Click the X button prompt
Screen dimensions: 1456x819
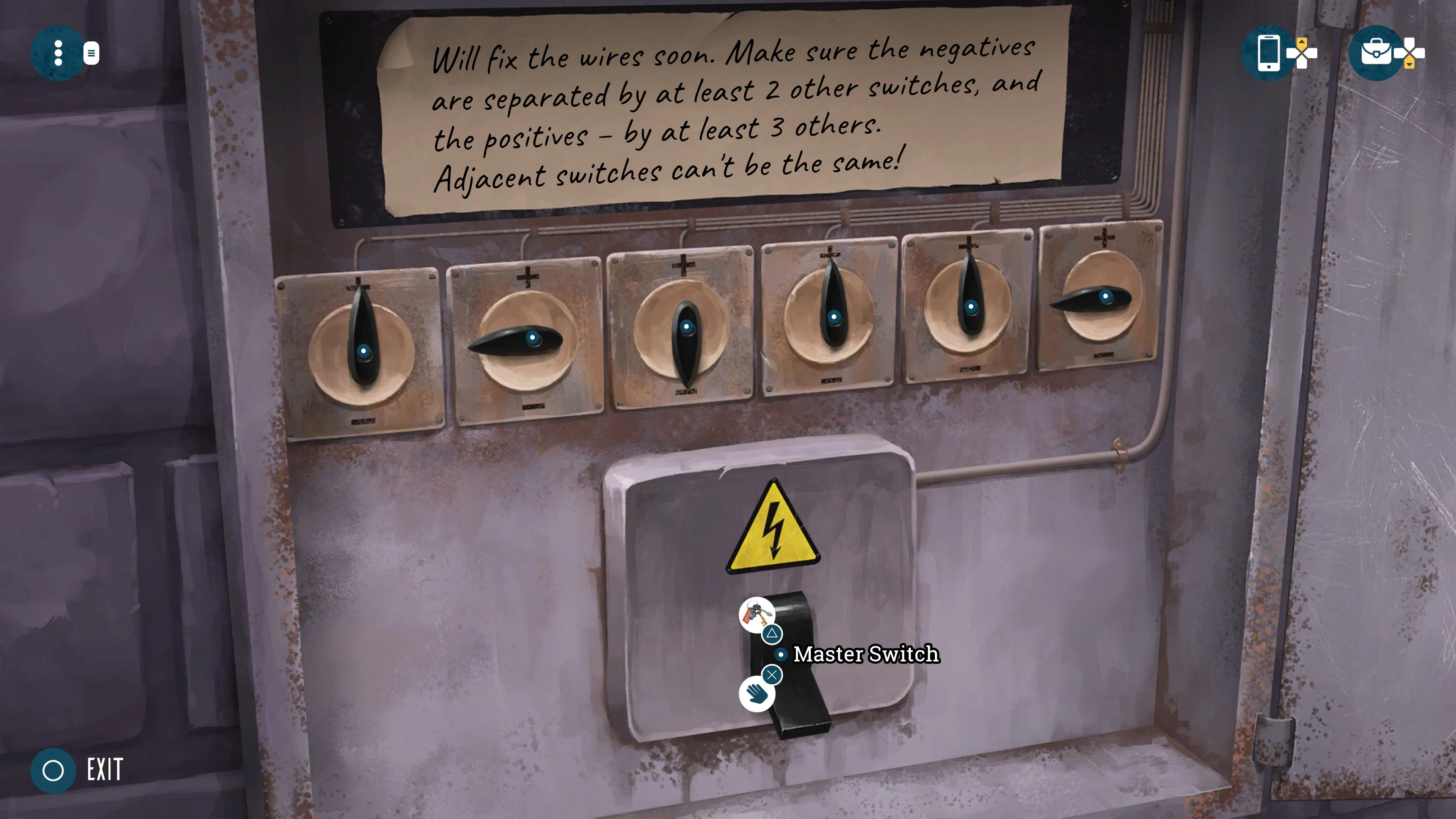(x=772, y=675)
